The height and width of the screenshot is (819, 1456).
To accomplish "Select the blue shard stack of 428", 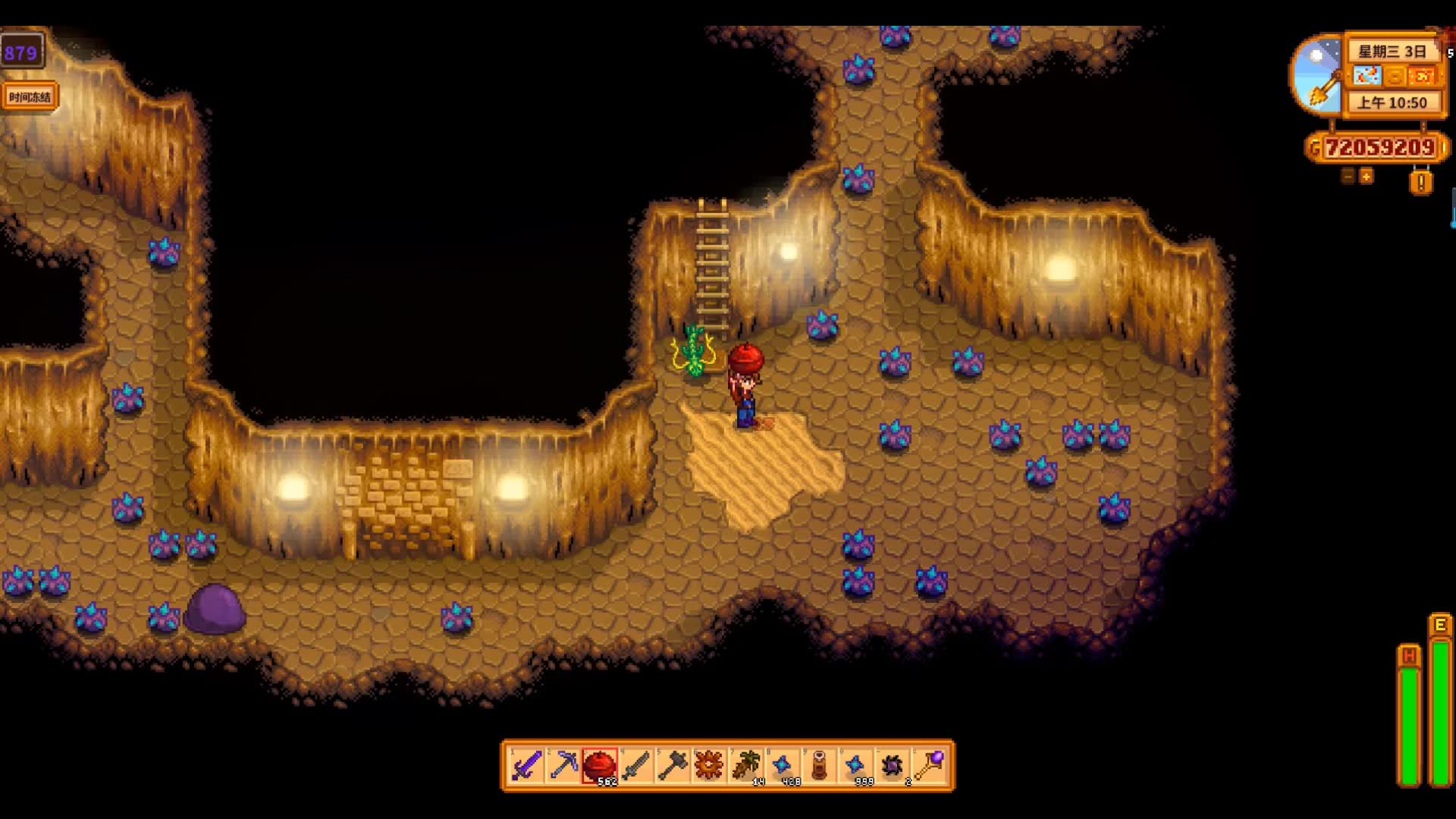I will tap(782, 766).
